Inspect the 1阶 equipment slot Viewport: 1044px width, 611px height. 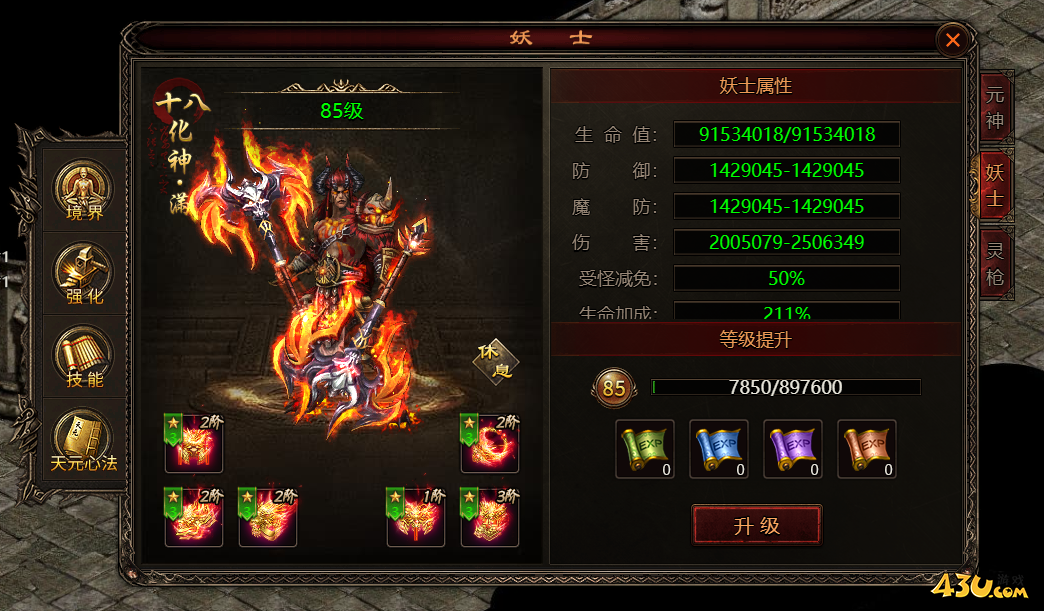tap(416, 517)
